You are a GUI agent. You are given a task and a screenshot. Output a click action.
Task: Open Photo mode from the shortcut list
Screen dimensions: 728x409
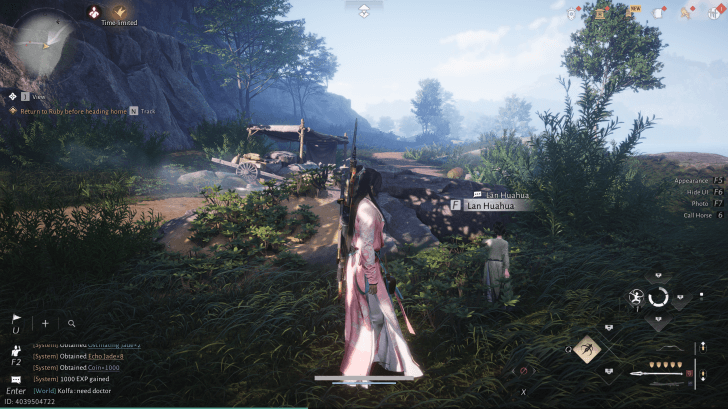pos(703,203)
